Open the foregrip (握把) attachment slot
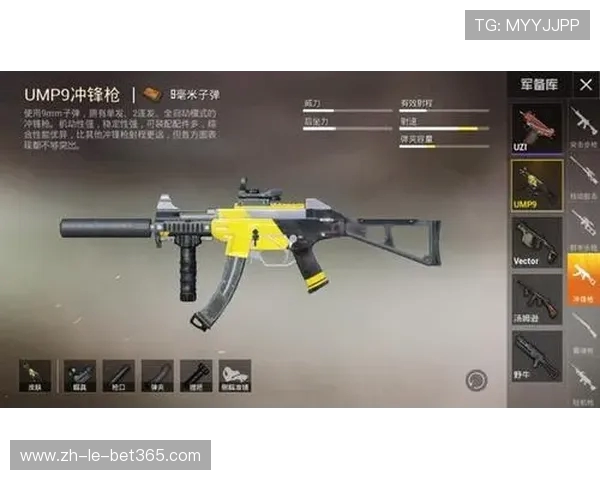 195,375
